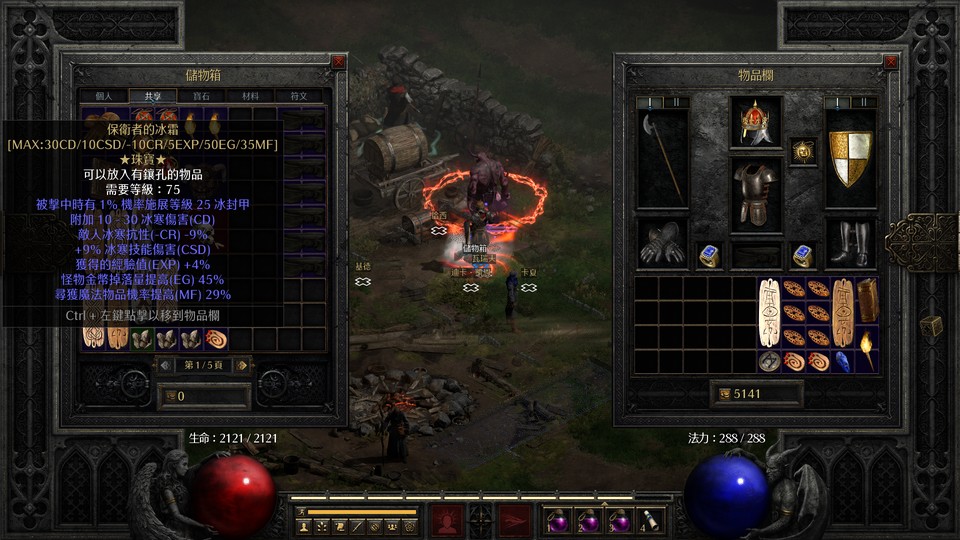Viewport: 960px width, 540px height.
Task: Select the equipped boots
Action: [x=850, y=243]
